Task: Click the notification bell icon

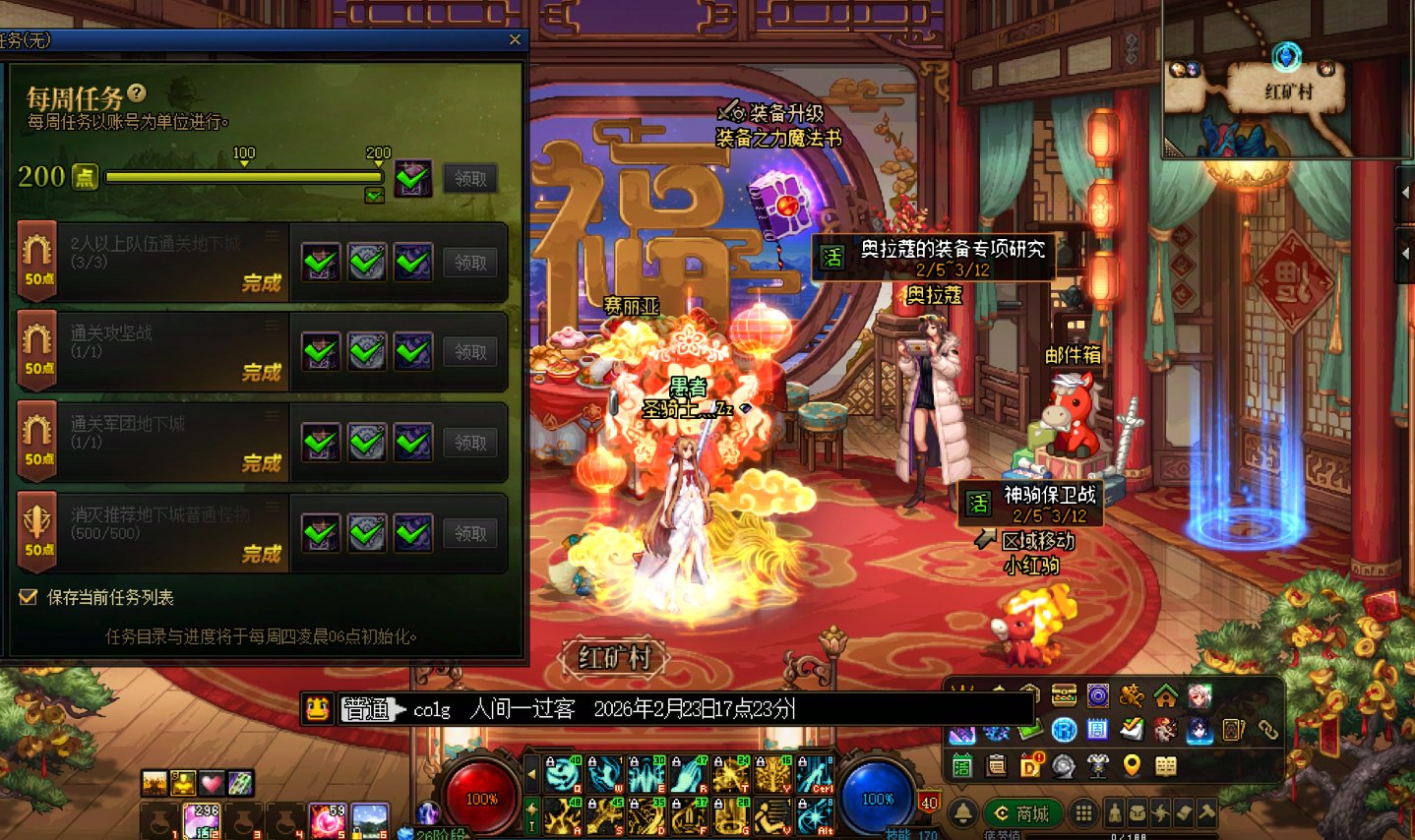Action: pyautogui.click(x=962, y=813)
